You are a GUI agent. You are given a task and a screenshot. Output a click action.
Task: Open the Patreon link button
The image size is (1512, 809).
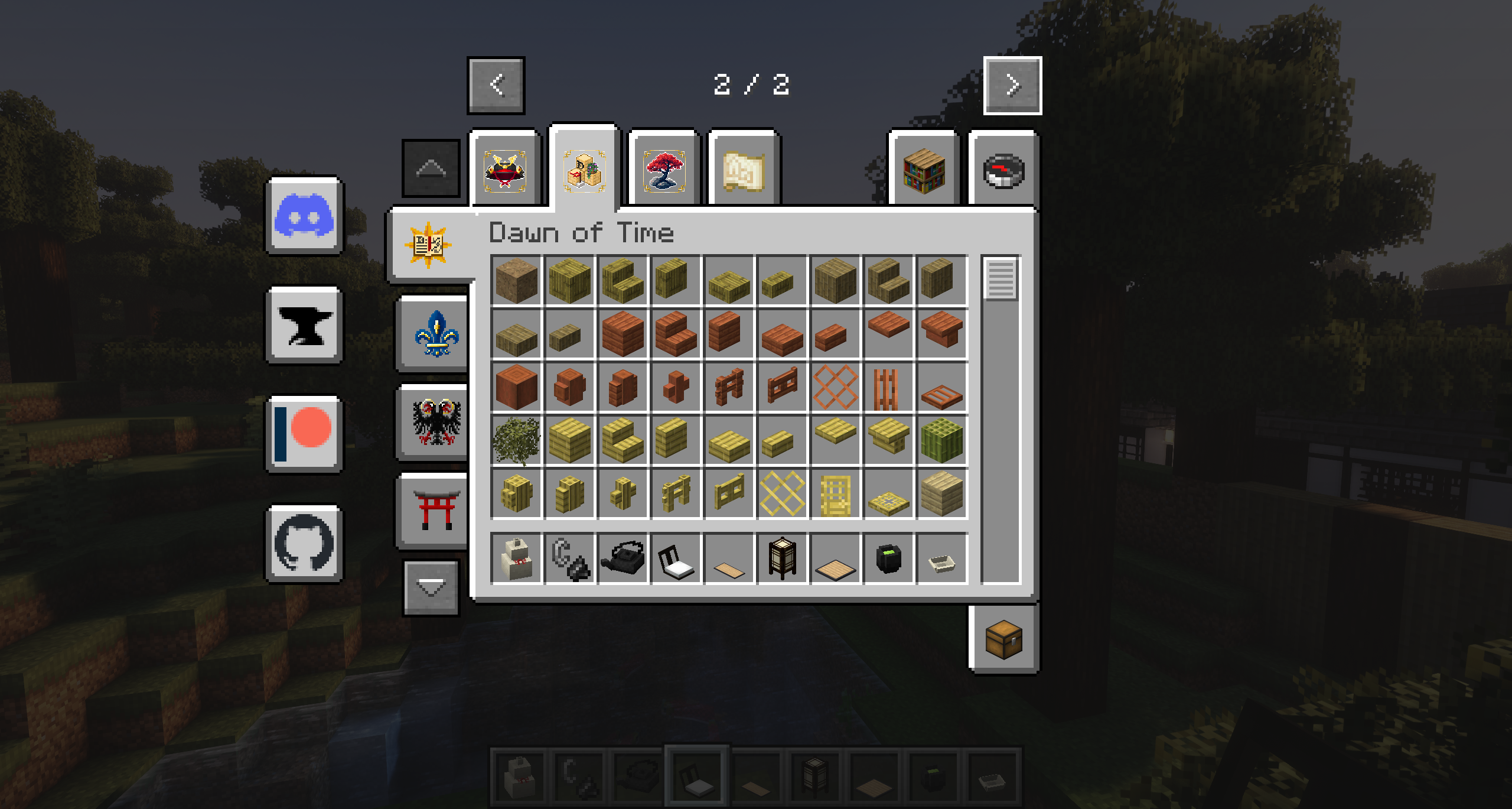click(x=304, y=434)
